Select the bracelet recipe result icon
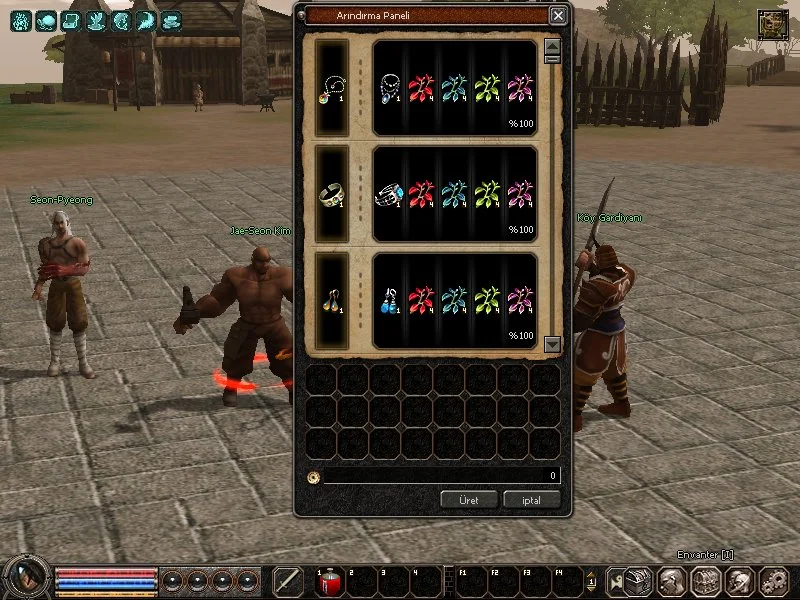Screen dimensions: 800x600 (x=331, y=195)
